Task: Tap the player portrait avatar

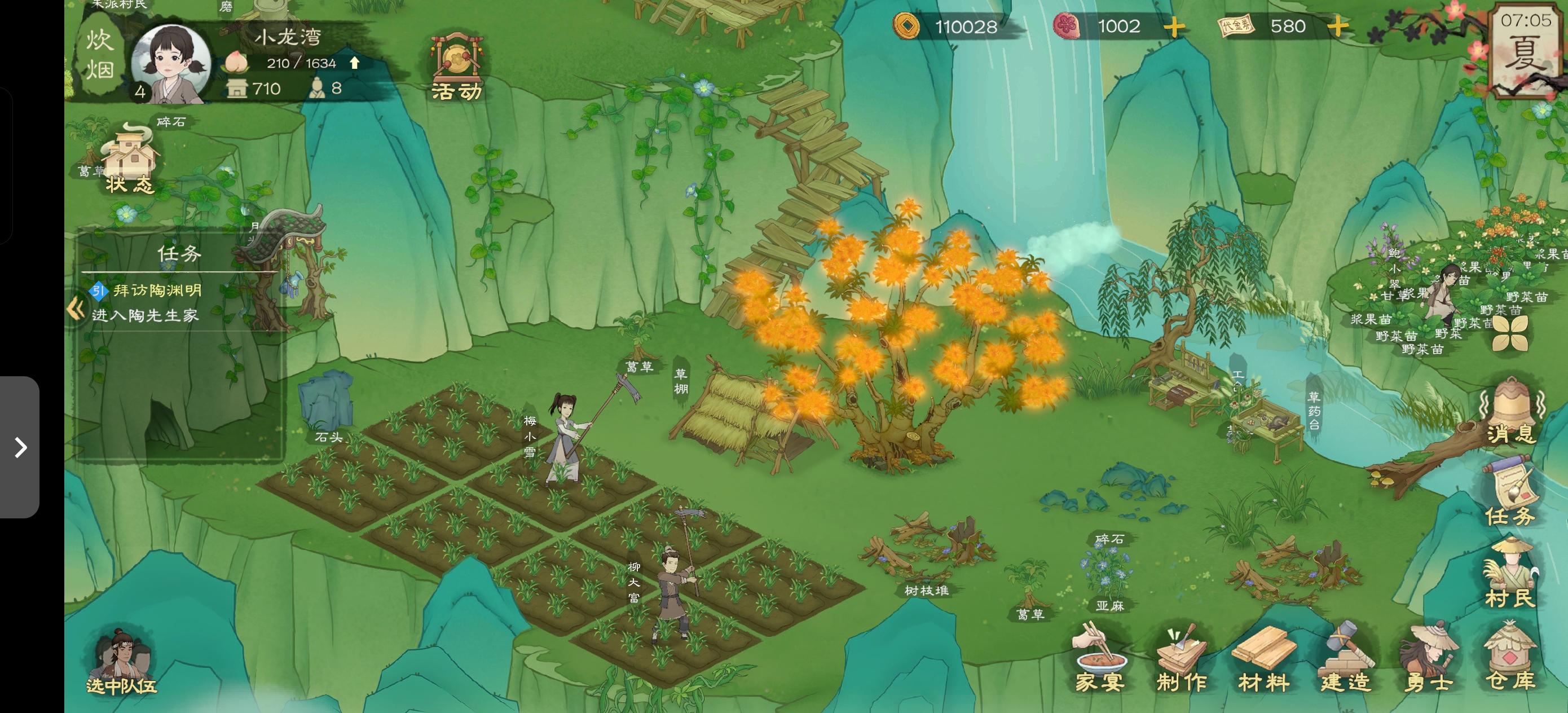Action: coord(171,64)
